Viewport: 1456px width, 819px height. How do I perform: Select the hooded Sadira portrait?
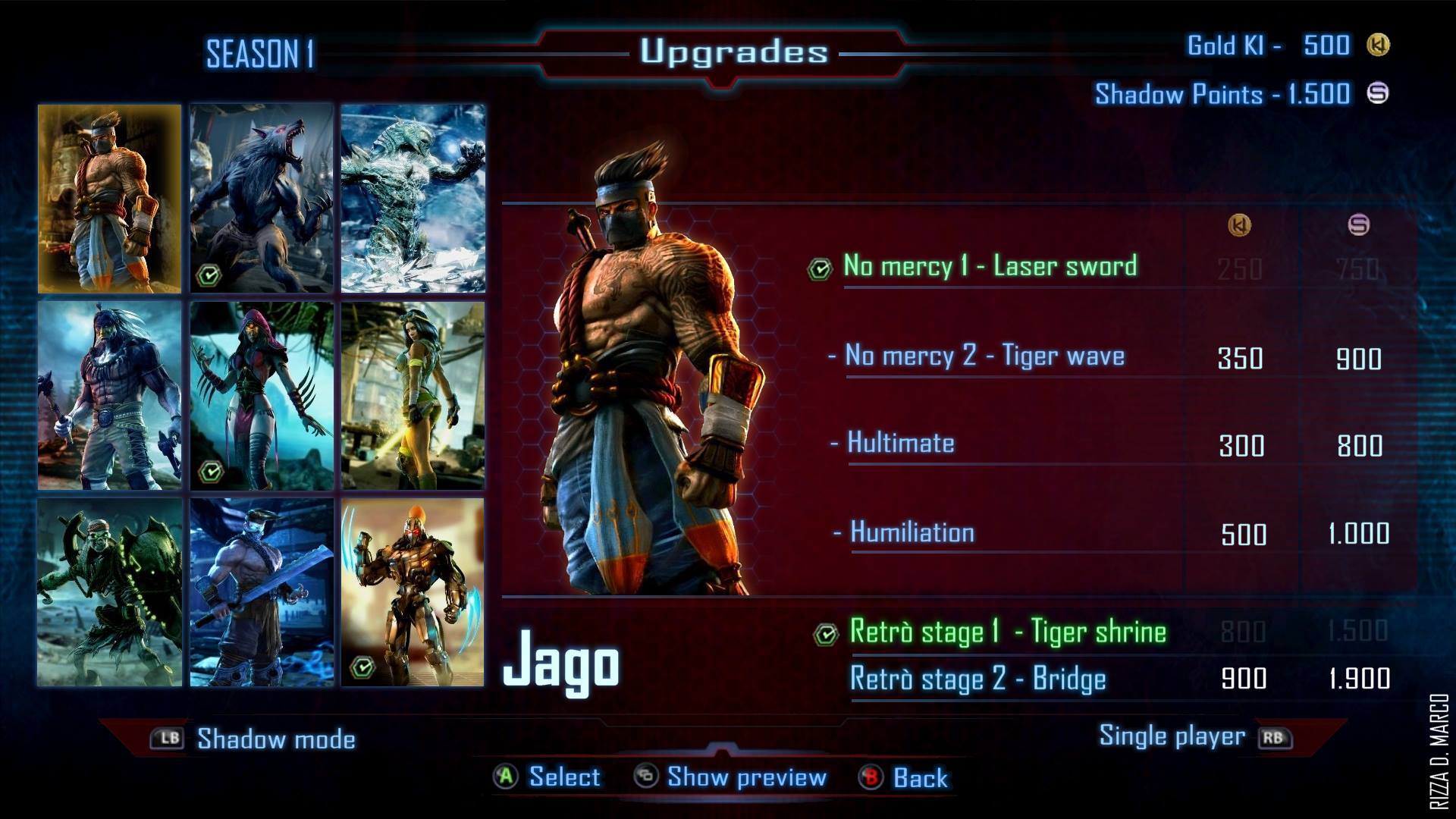(x=262, y=396)
